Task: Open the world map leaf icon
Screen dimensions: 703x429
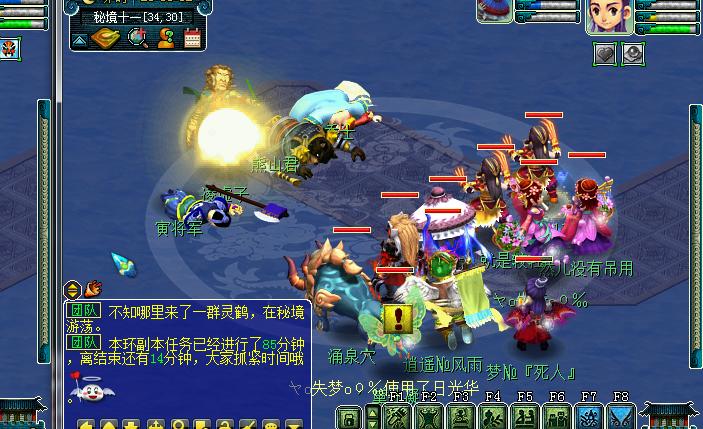Action: tap(107, 39)
